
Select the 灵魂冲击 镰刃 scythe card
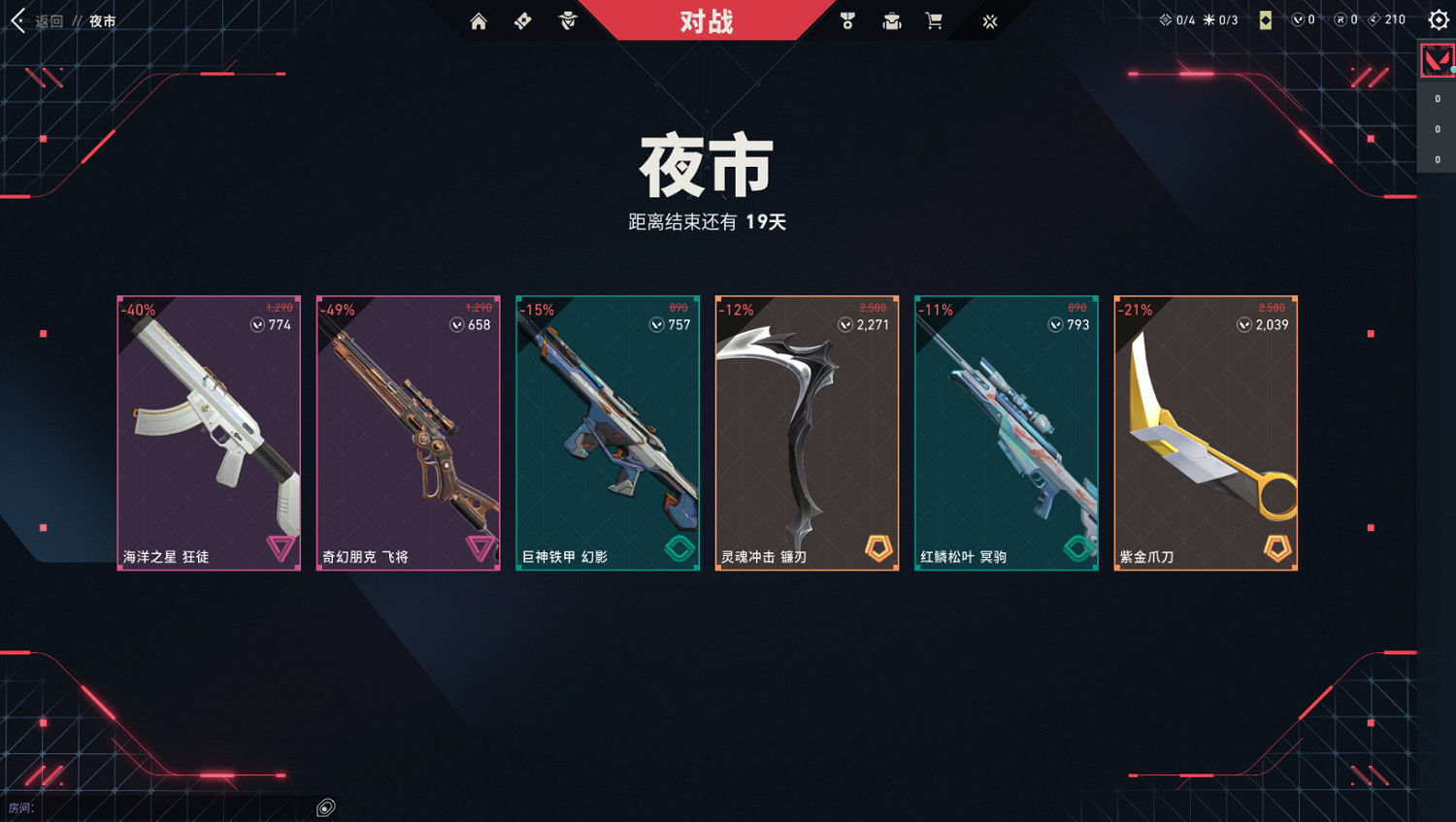pyautogui.click(x=807, y=432)
